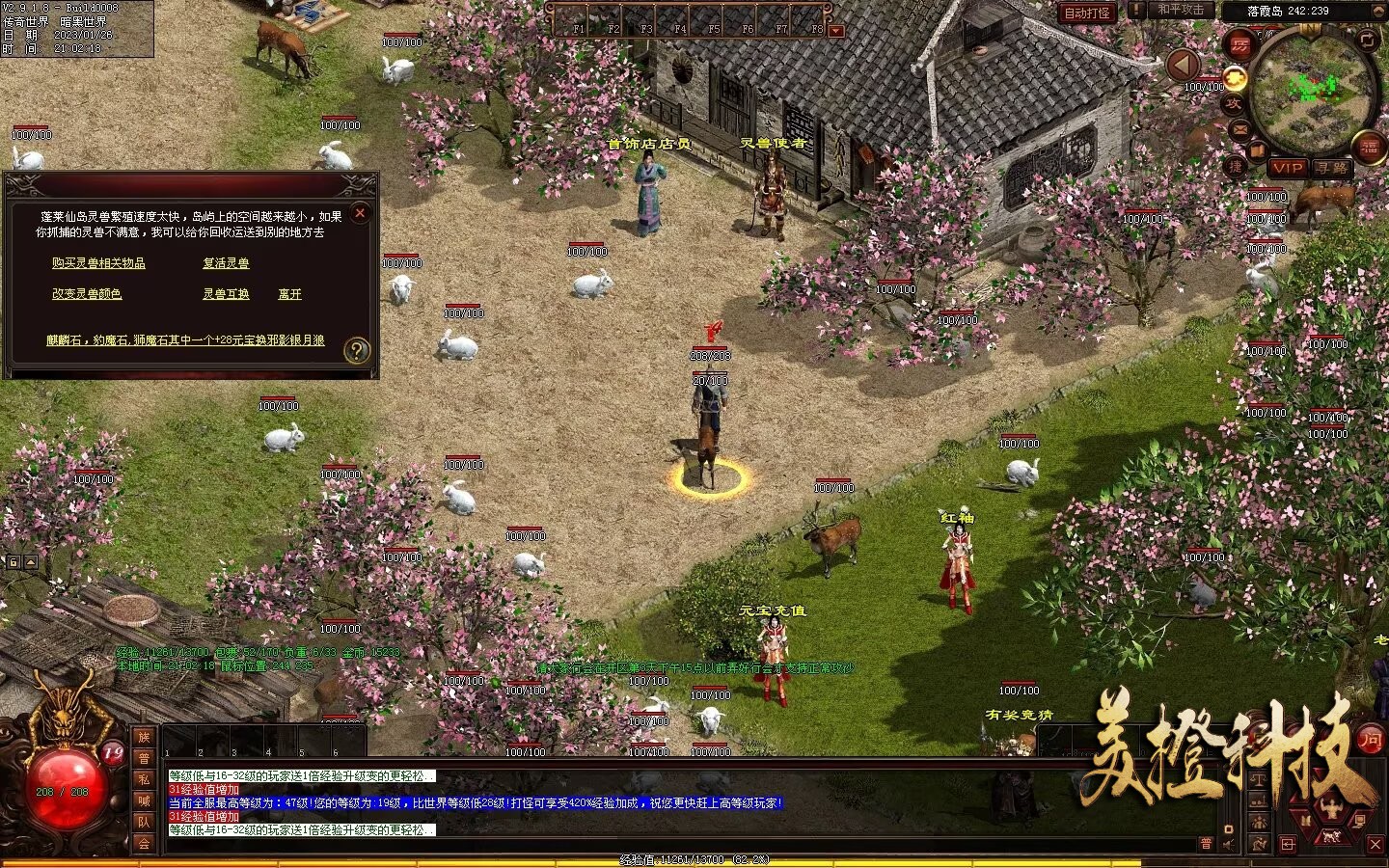Click the pet dog icon in the bottom-right panel
The height and width of the screenshot is (868, 1389).
click(x=1332, y=837)
